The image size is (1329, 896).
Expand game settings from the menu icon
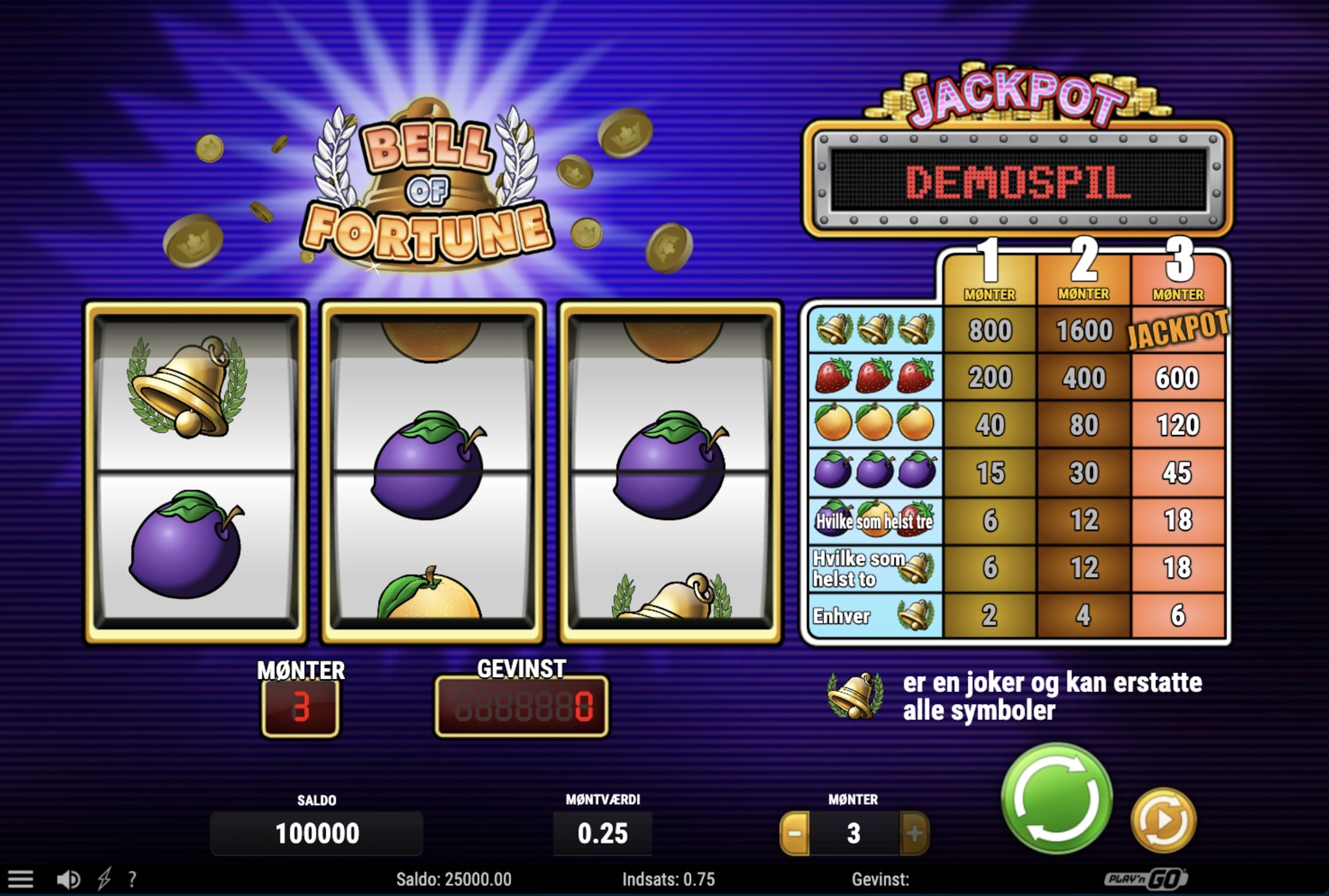pyautogui.click(x=22, y=879)
